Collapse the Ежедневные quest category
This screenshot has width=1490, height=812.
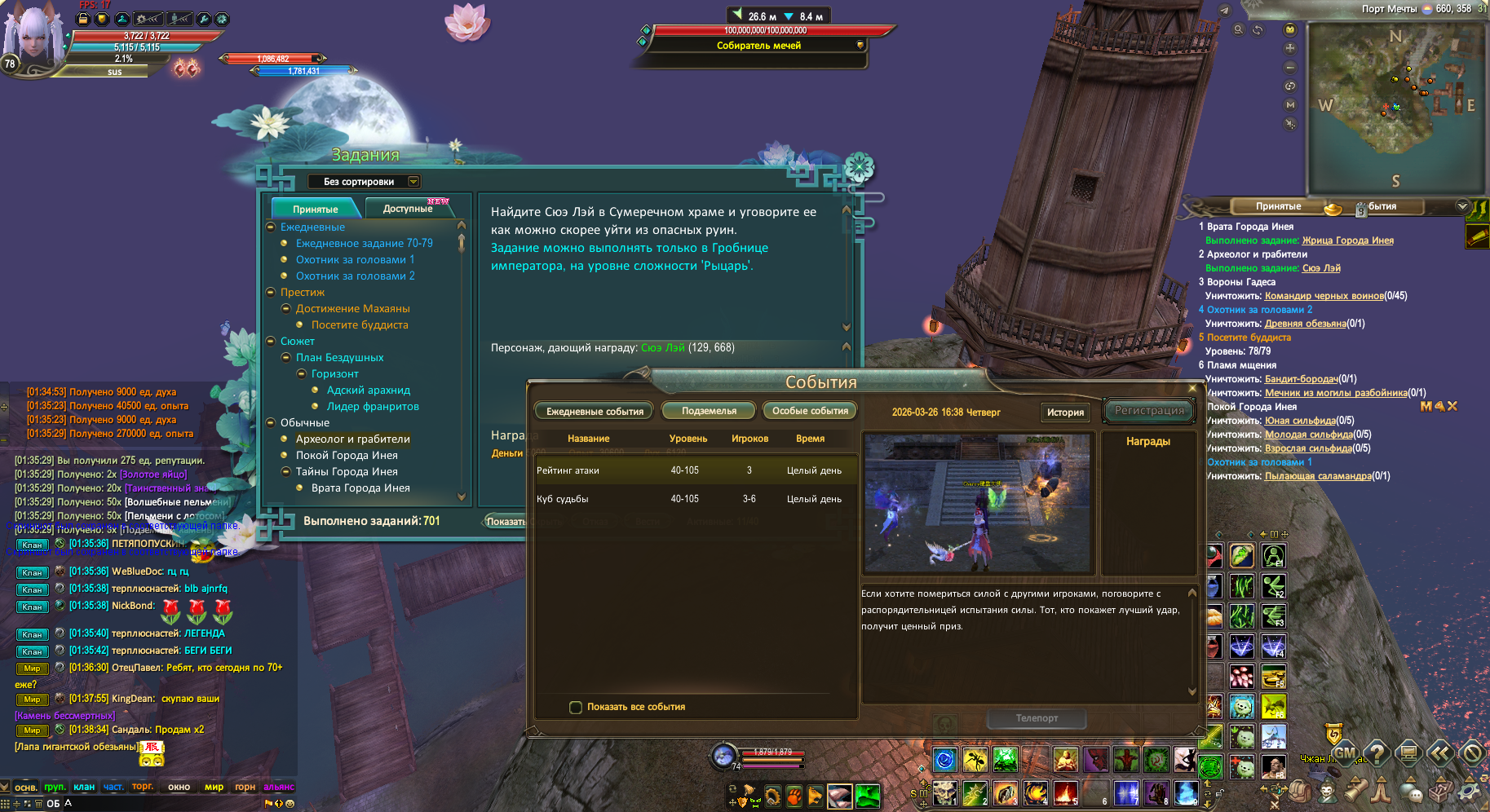coord(271,227)
